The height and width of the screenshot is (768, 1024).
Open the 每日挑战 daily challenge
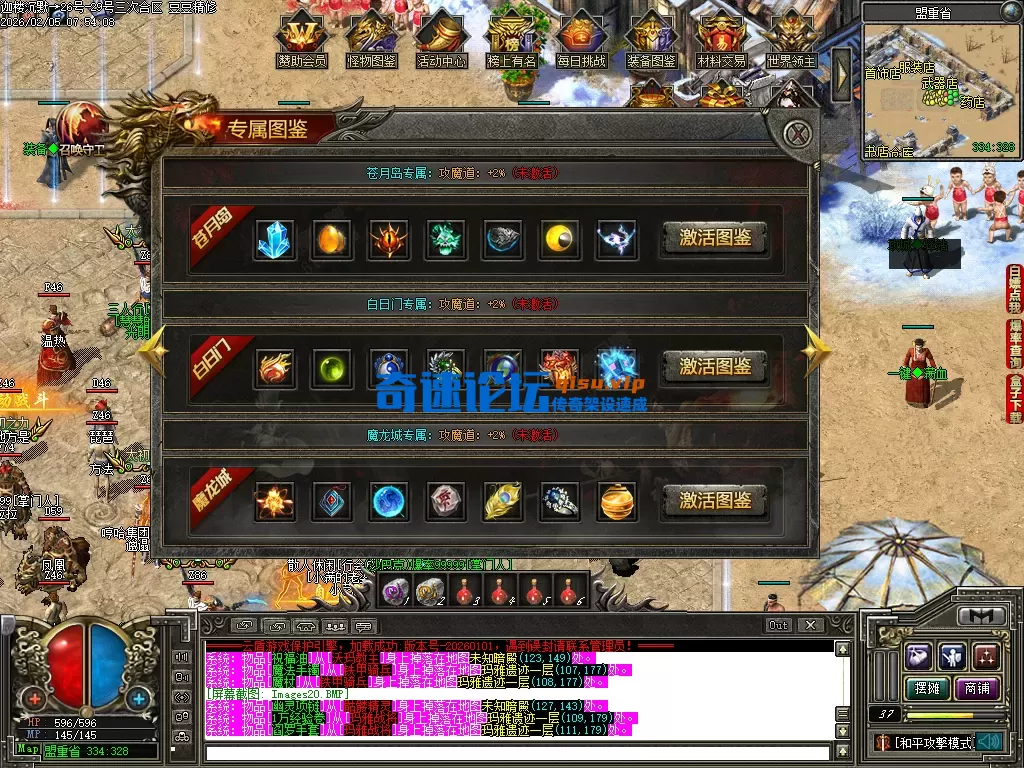(x=581, y=40)
